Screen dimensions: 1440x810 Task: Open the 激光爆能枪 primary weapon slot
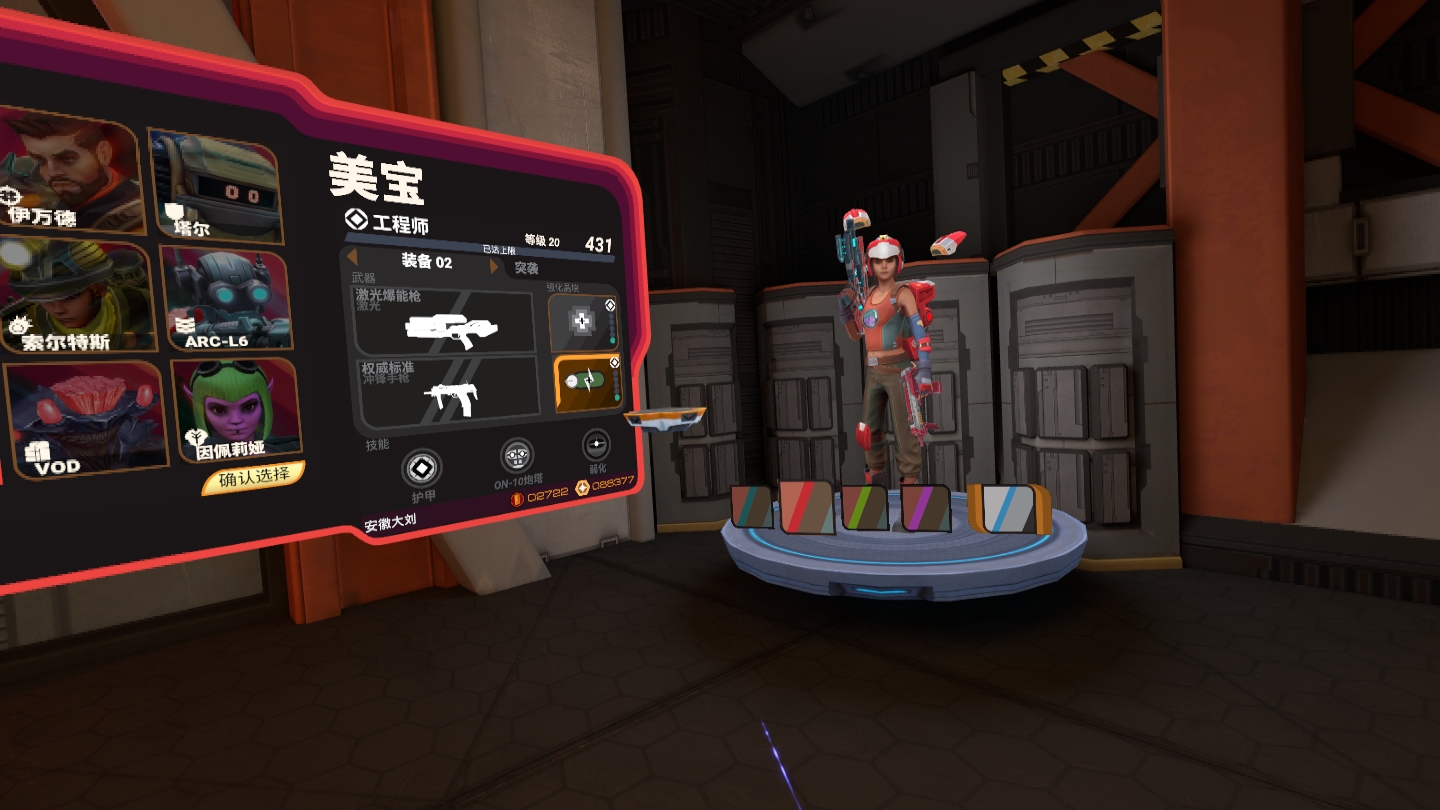pyautogui.click(x=444, y=322)
